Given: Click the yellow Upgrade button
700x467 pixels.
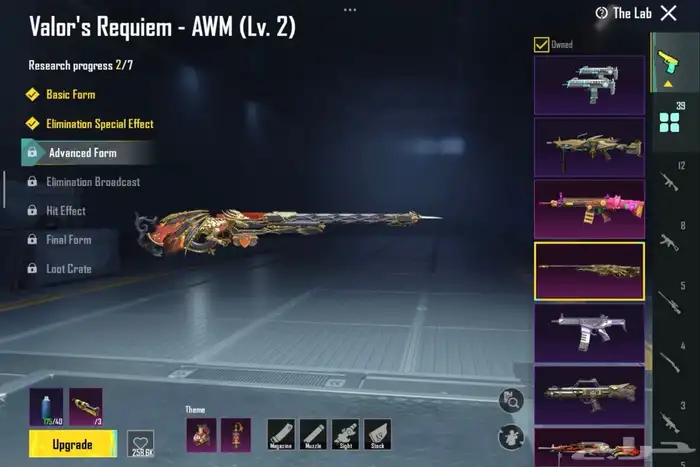Looking at the screenshot, I should (72, 443).
